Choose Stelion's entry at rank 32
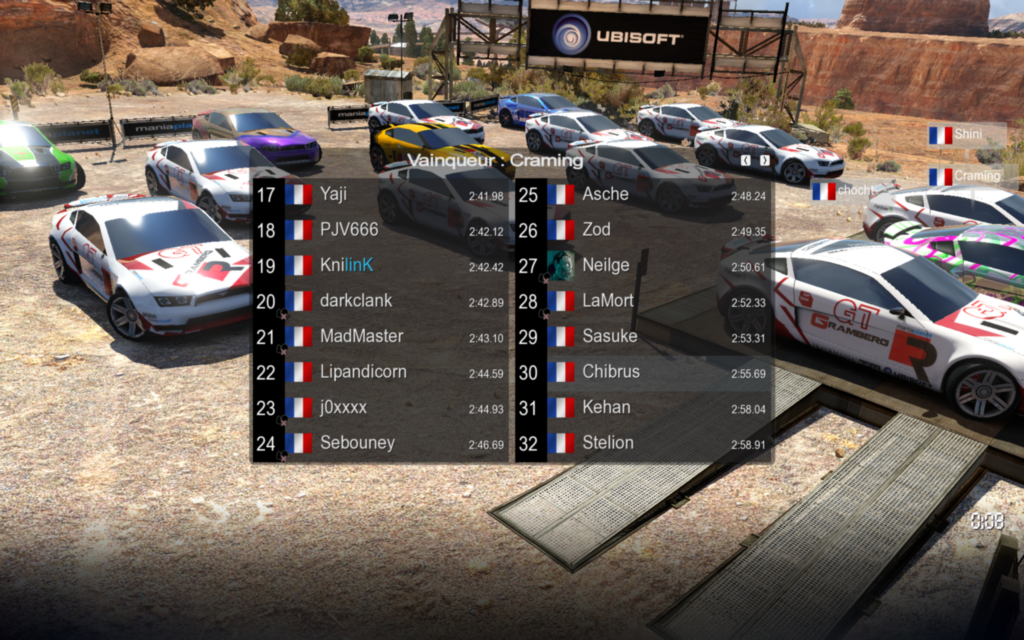This screenshot has width=1024, height=640. (645, 443)
